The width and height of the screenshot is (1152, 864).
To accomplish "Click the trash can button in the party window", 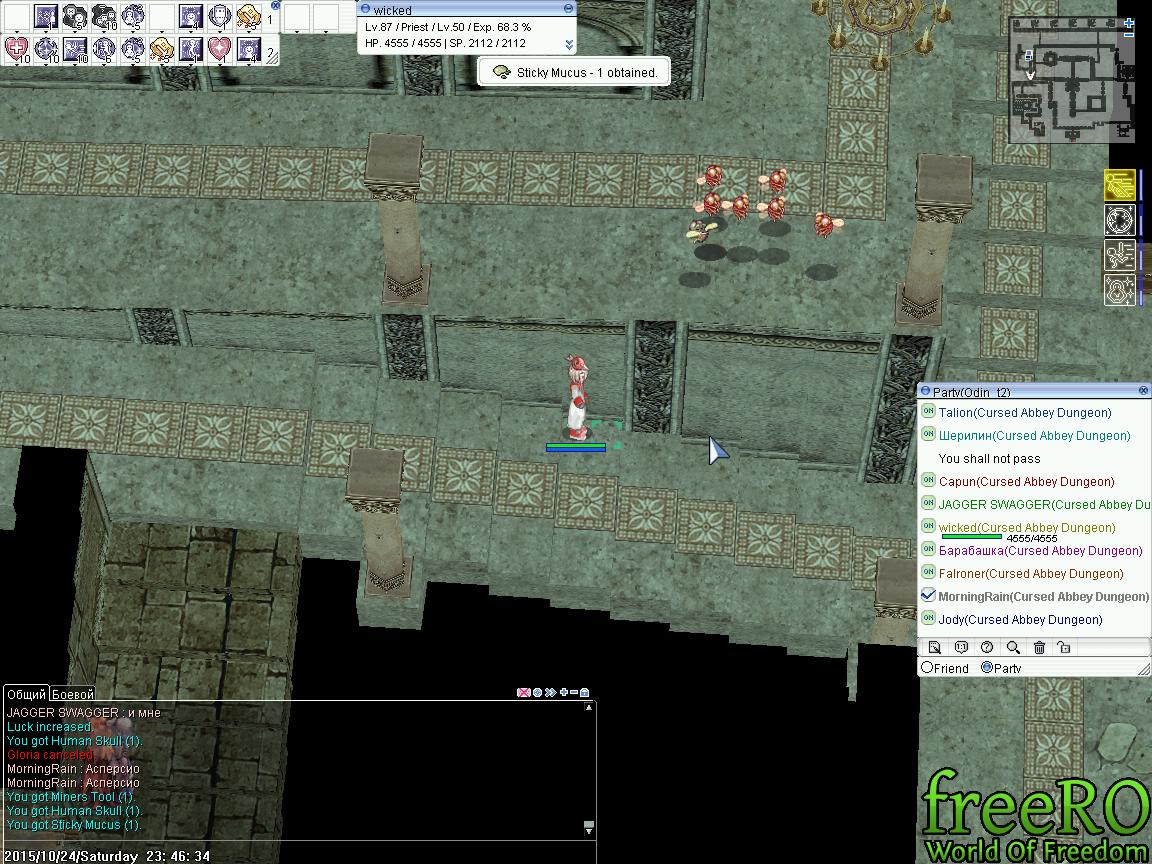I will tap(1039, 647).
